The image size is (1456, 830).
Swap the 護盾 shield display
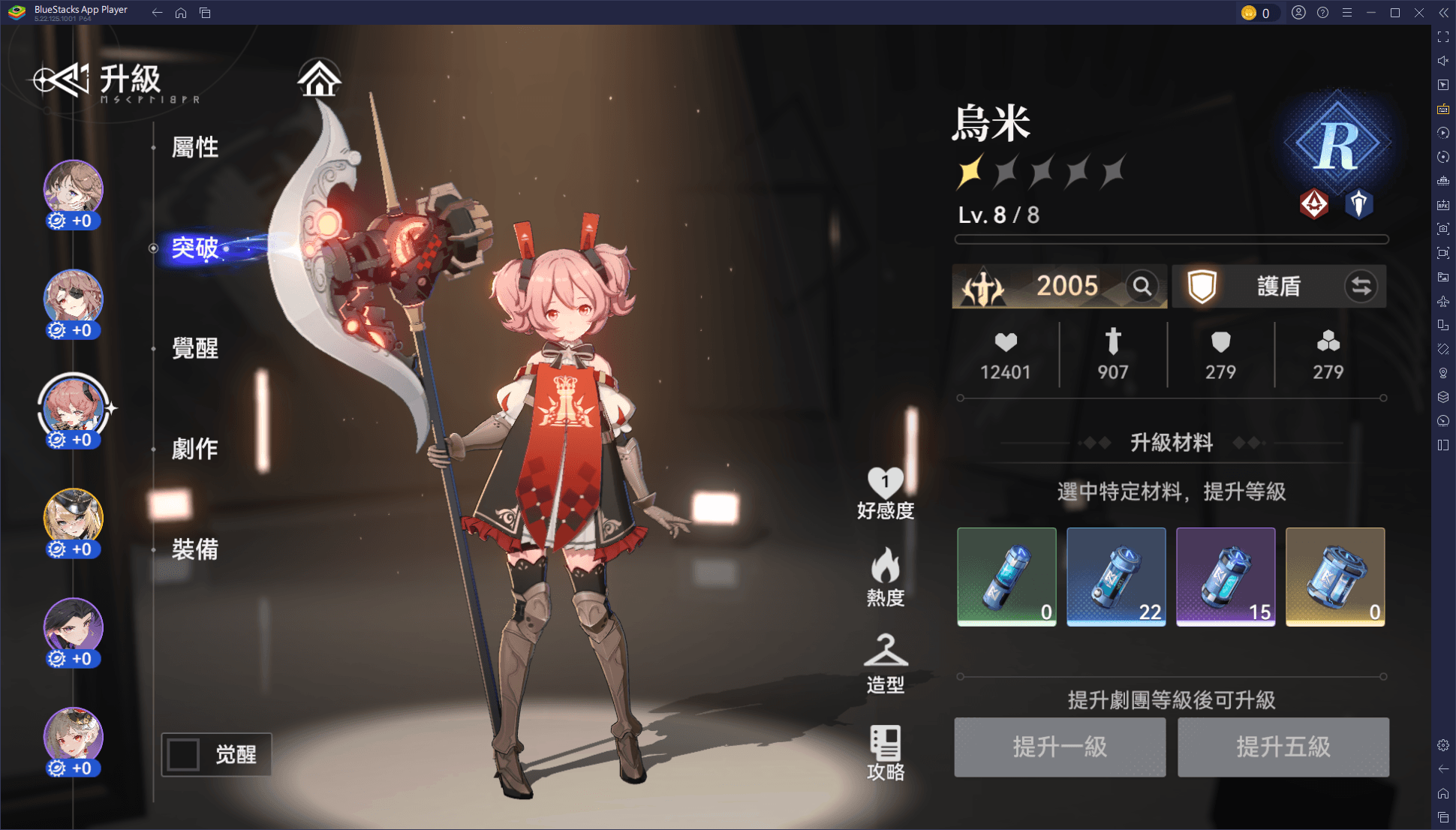pos(1361,286)
